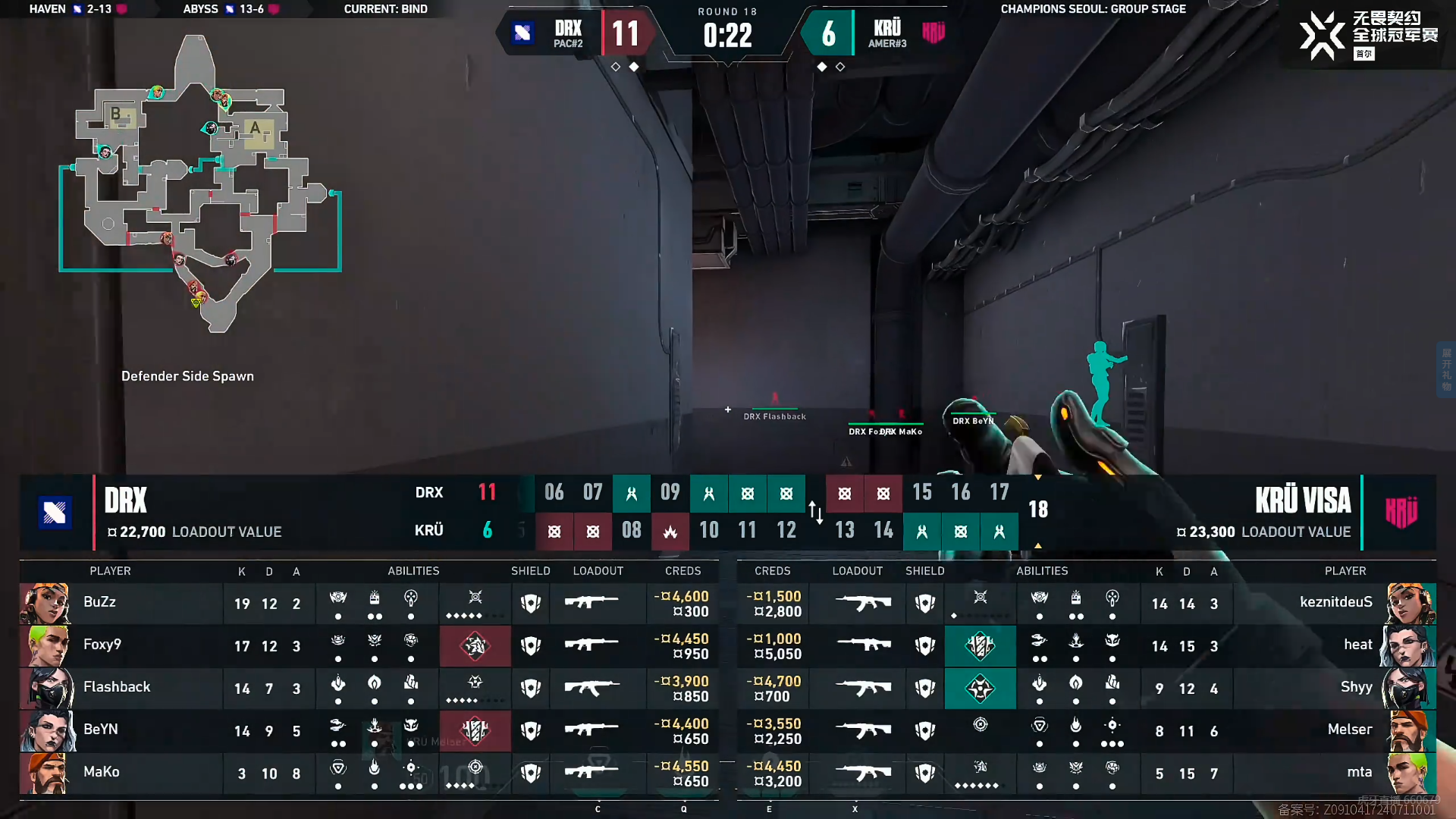Click the side-swap arrows in round history
The height and width of the screenshot is (819, 1456).
816,513
